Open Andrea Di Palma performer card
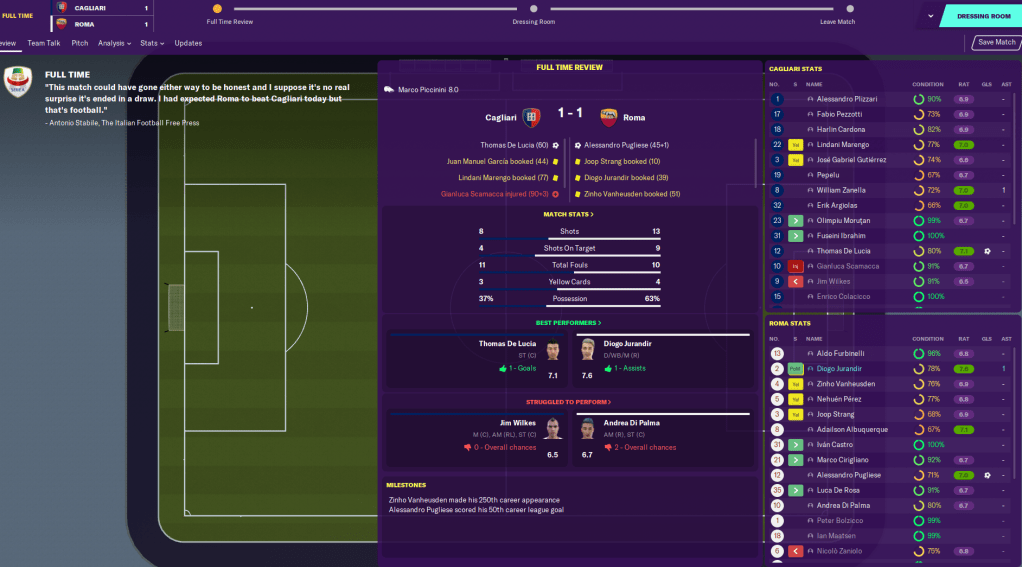Image resolution: width=1022 pixels, height=567 pixels. (659, 438)
